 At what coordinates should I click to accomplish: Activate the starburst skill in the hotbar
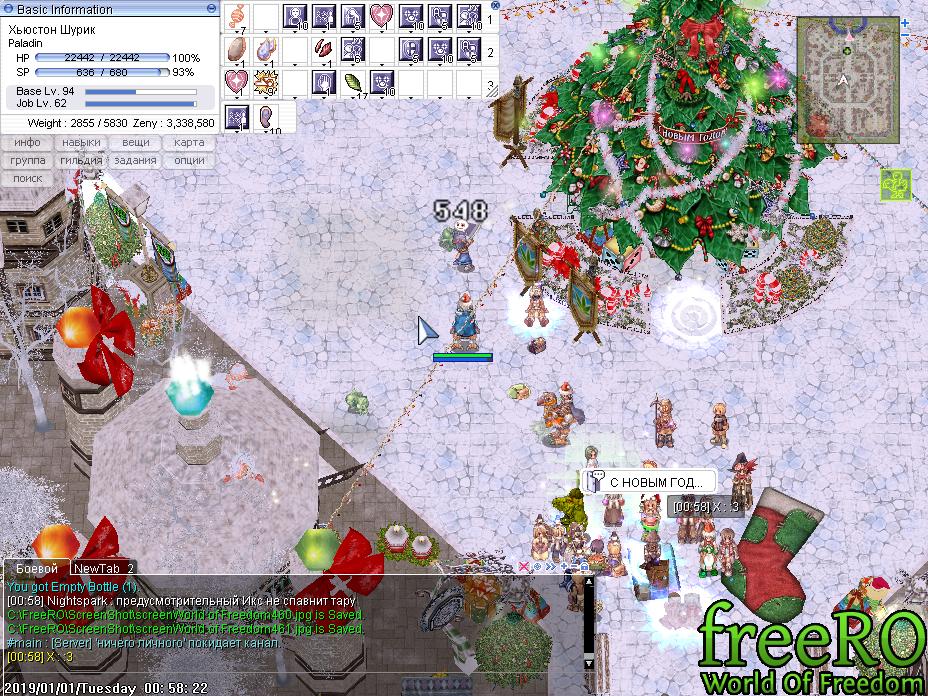[x=266, y=82]
